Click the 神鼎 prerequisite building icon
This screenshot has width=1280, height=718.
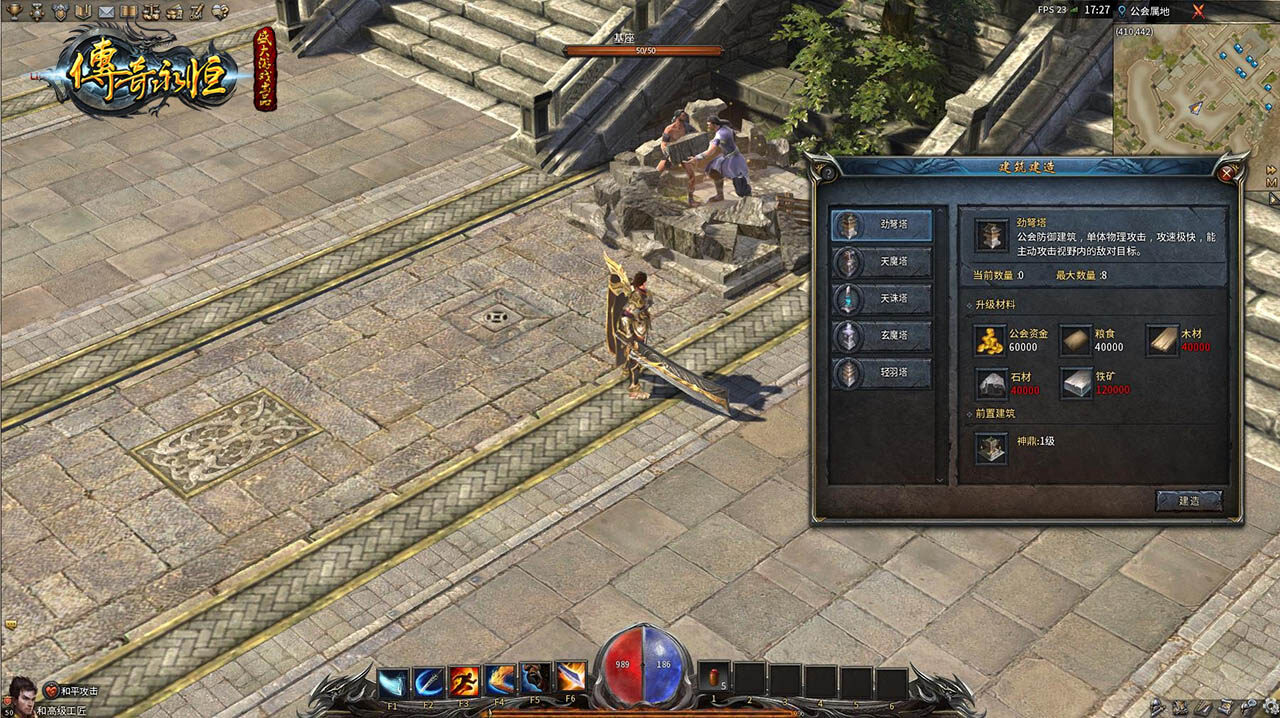pos(991,447)
